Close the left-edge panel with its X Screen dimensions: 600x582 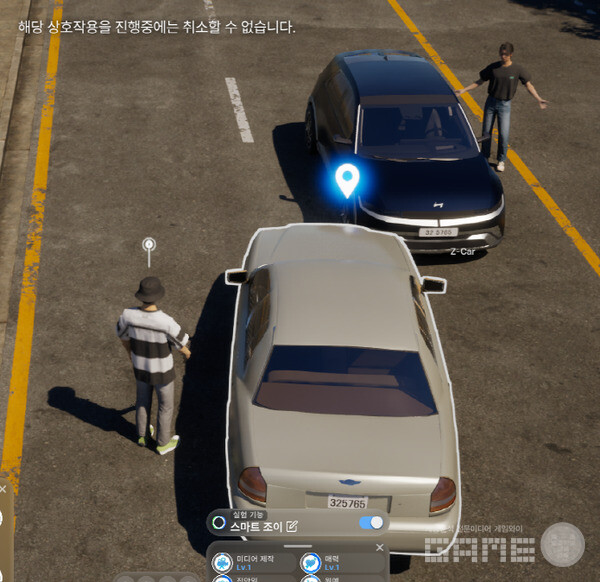click(x=3, y=490)
